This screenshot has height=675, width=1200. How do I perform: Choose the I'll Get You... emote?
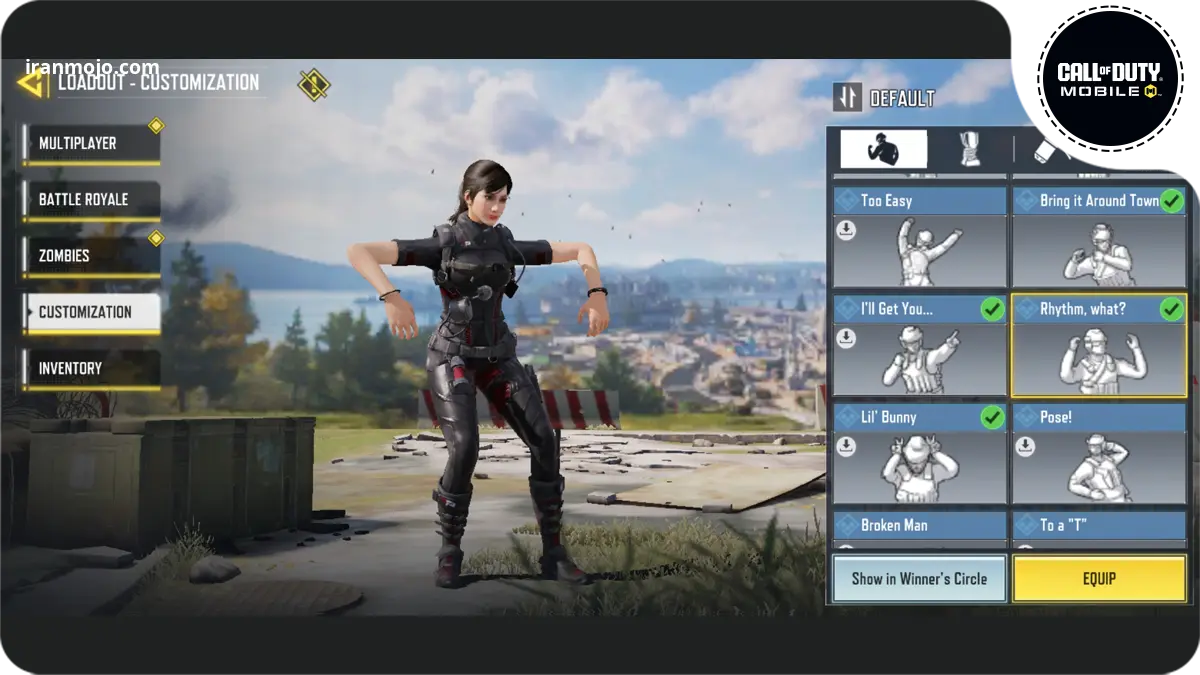[919, 346]
